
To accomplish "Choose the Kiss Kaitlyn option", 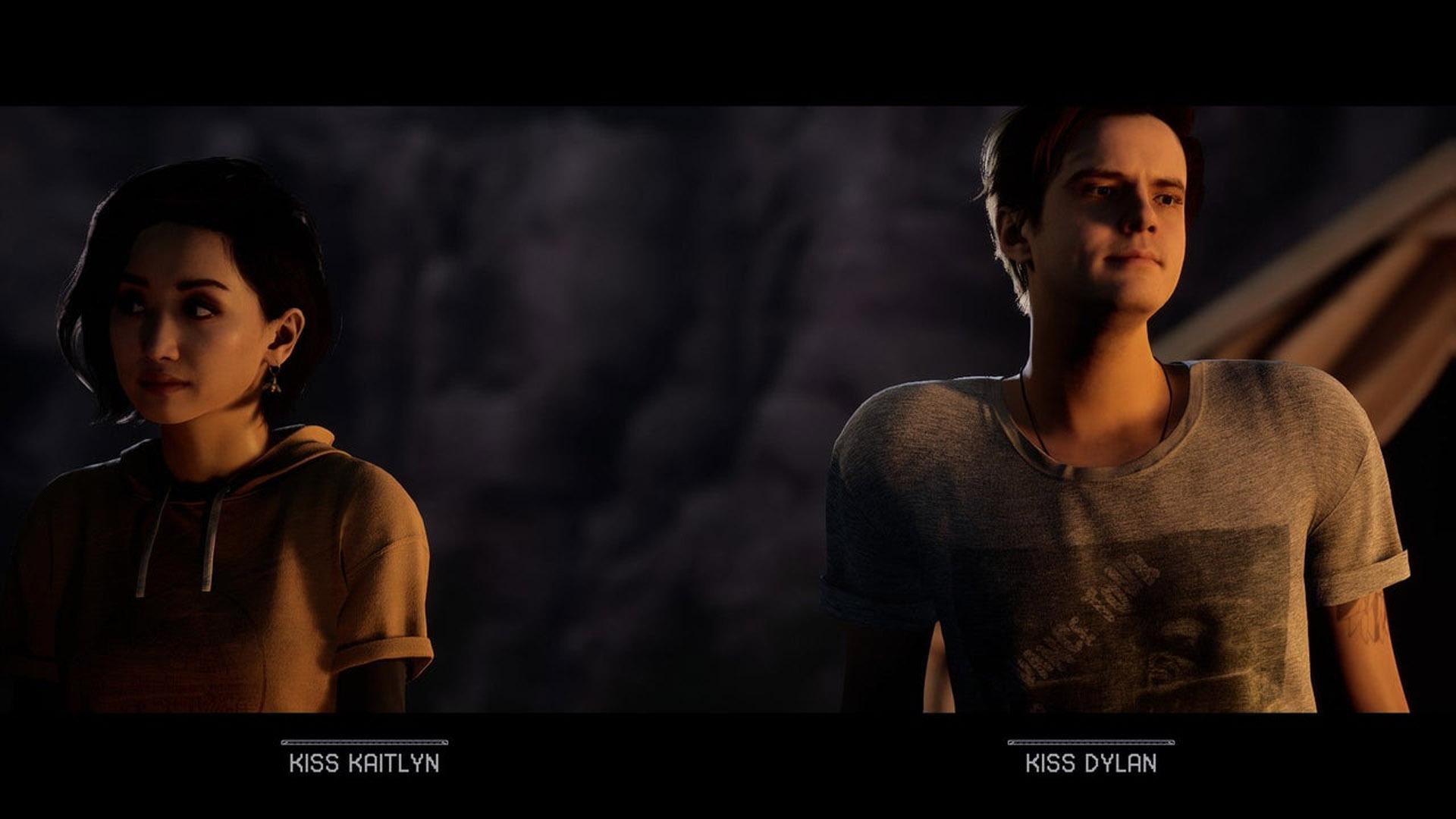I will tap(364, 762).
